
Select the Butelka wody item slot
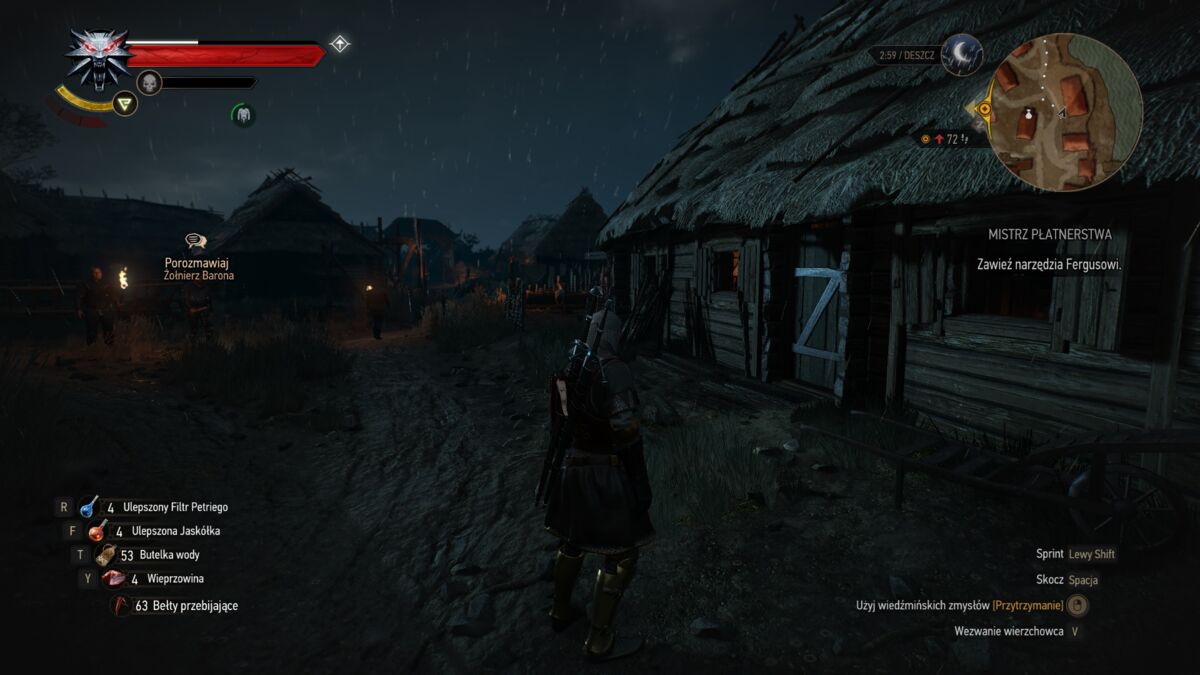click(105, 555)
